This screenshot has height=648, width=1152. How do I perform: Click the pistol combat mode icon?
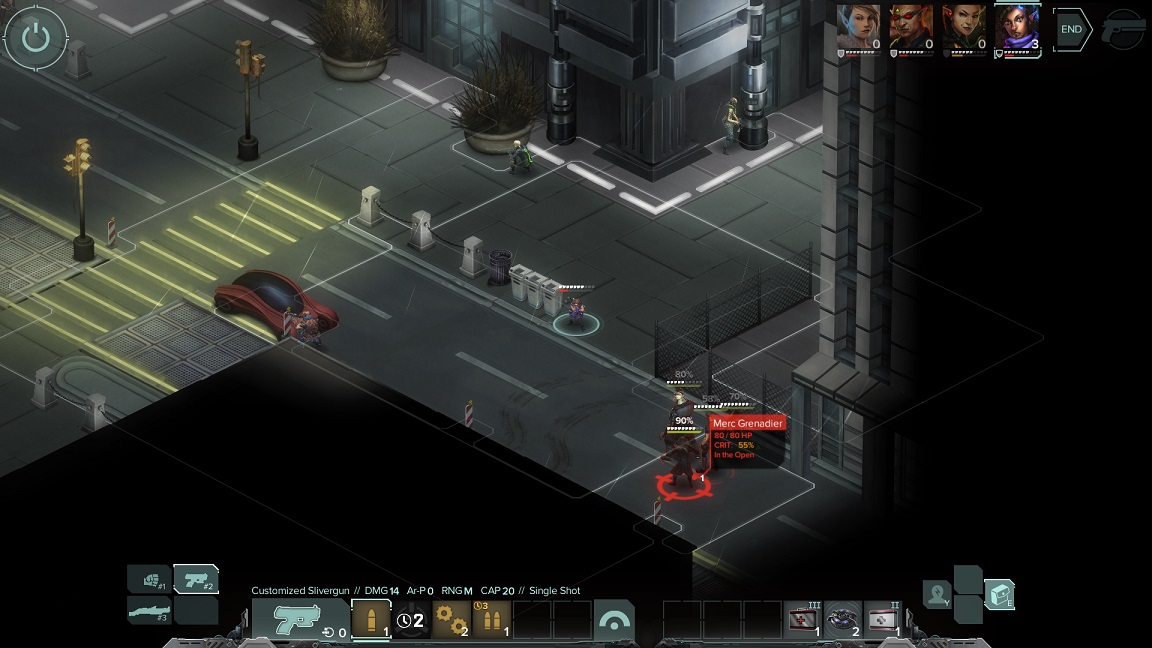1123,30
